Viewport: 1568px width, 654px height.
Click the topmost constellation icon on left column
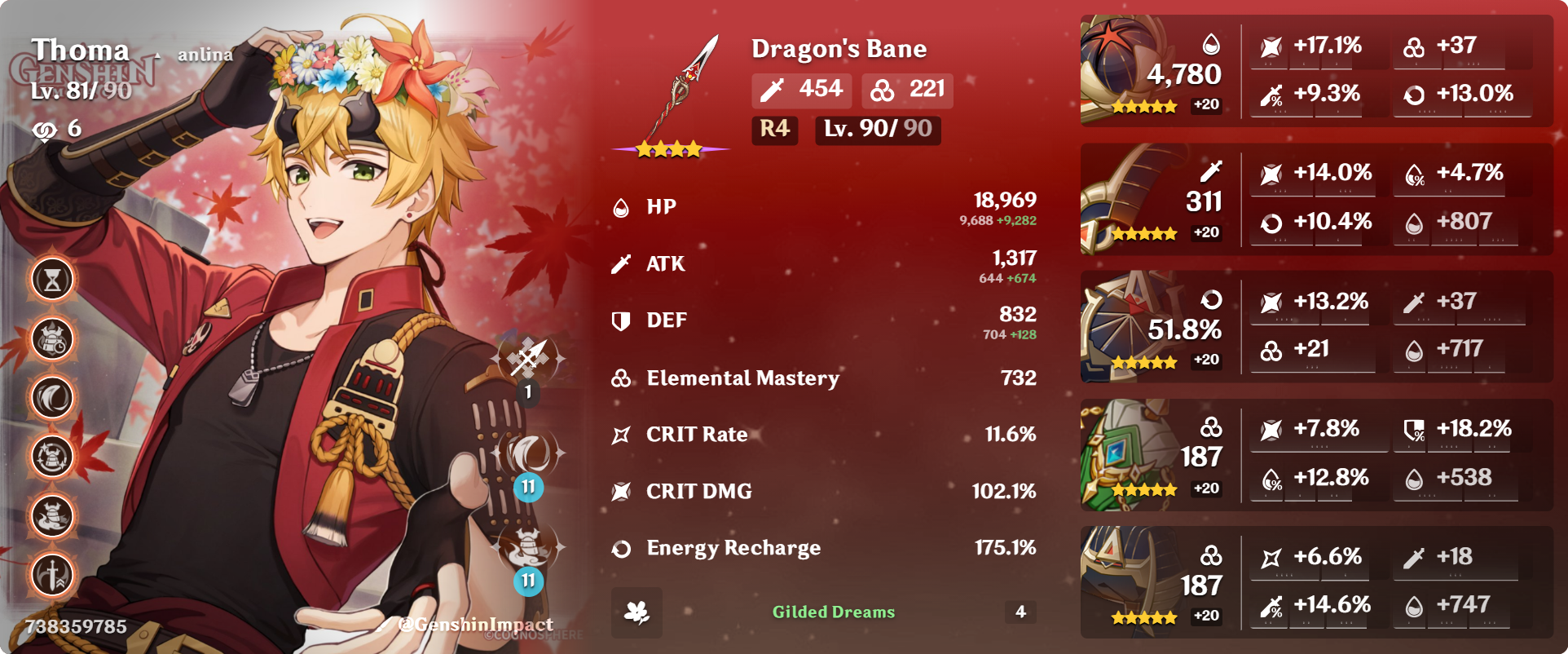point(51,278)
